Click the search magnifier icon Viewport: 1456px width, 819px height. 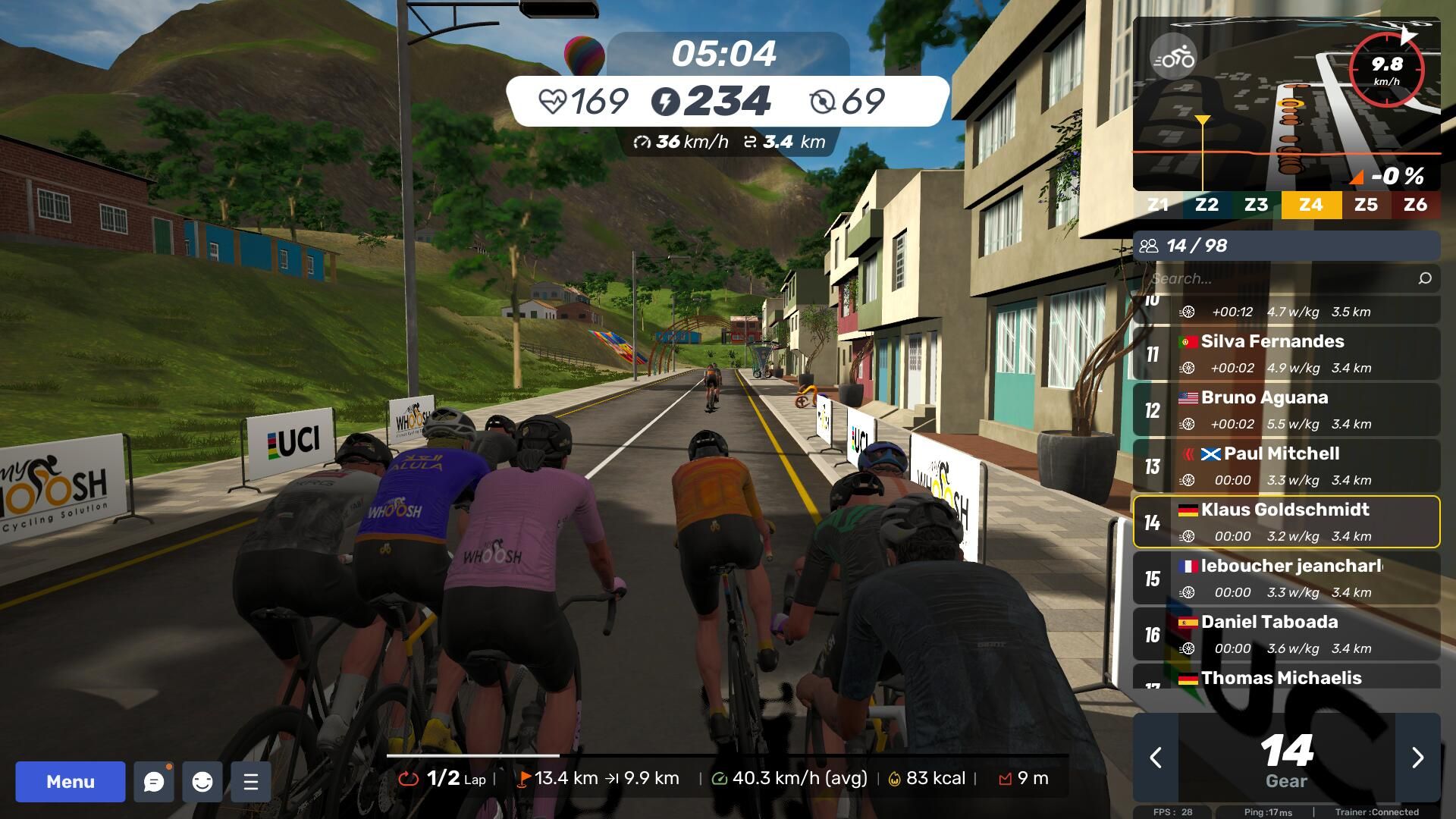click(x=1425, y=278)
